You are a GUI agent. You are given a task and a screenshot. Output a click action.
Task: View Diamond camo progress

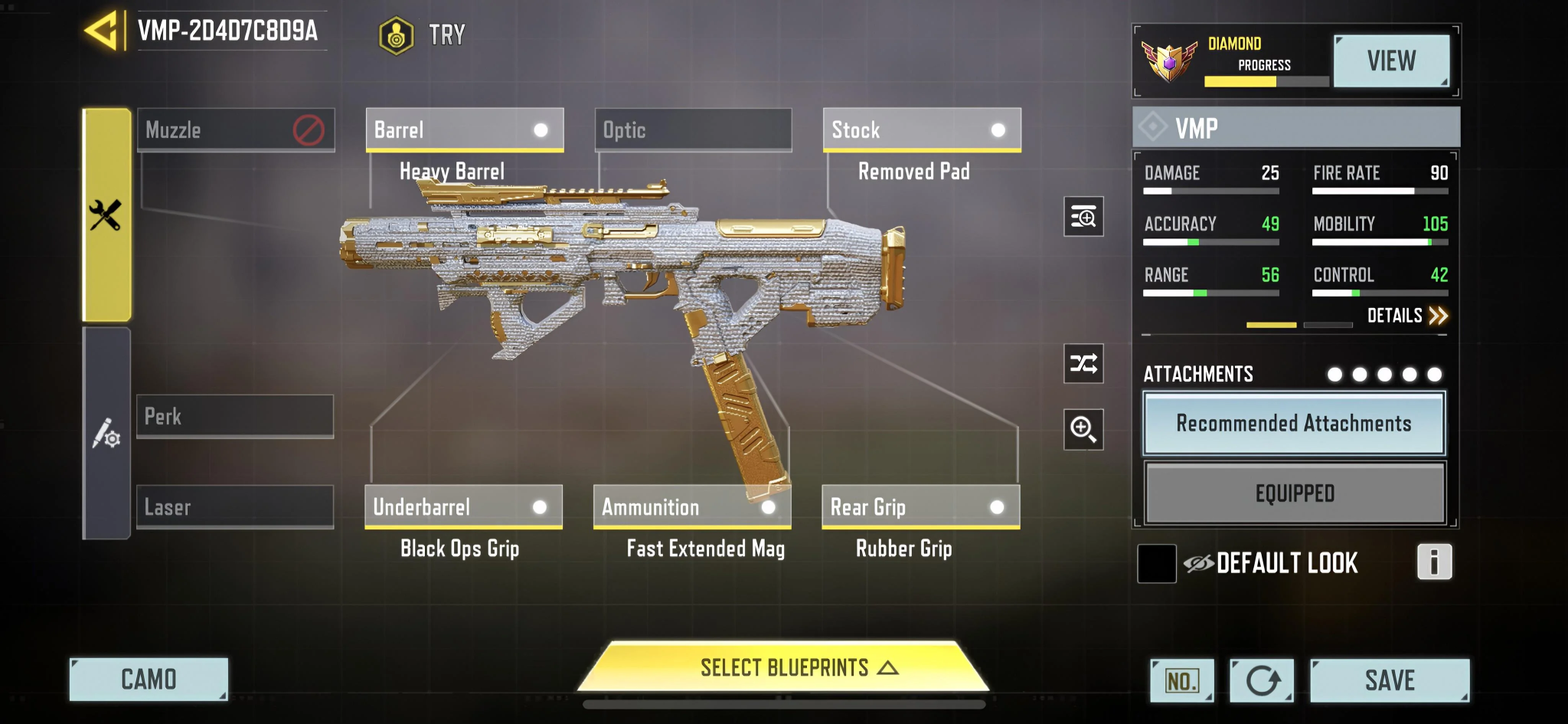click(x=1390, y=61)
